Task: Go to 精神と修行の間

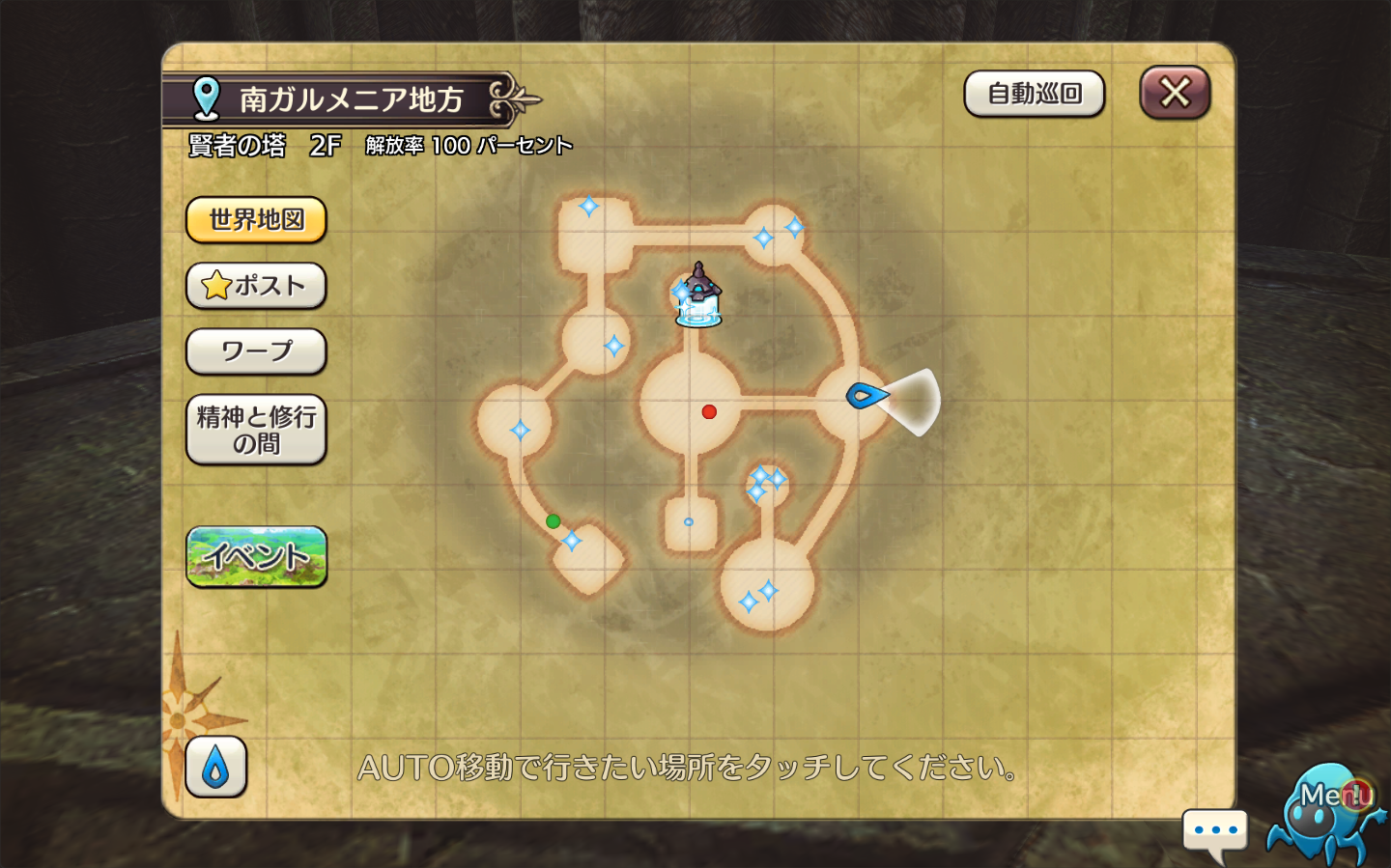Action: tap(256, 430)
